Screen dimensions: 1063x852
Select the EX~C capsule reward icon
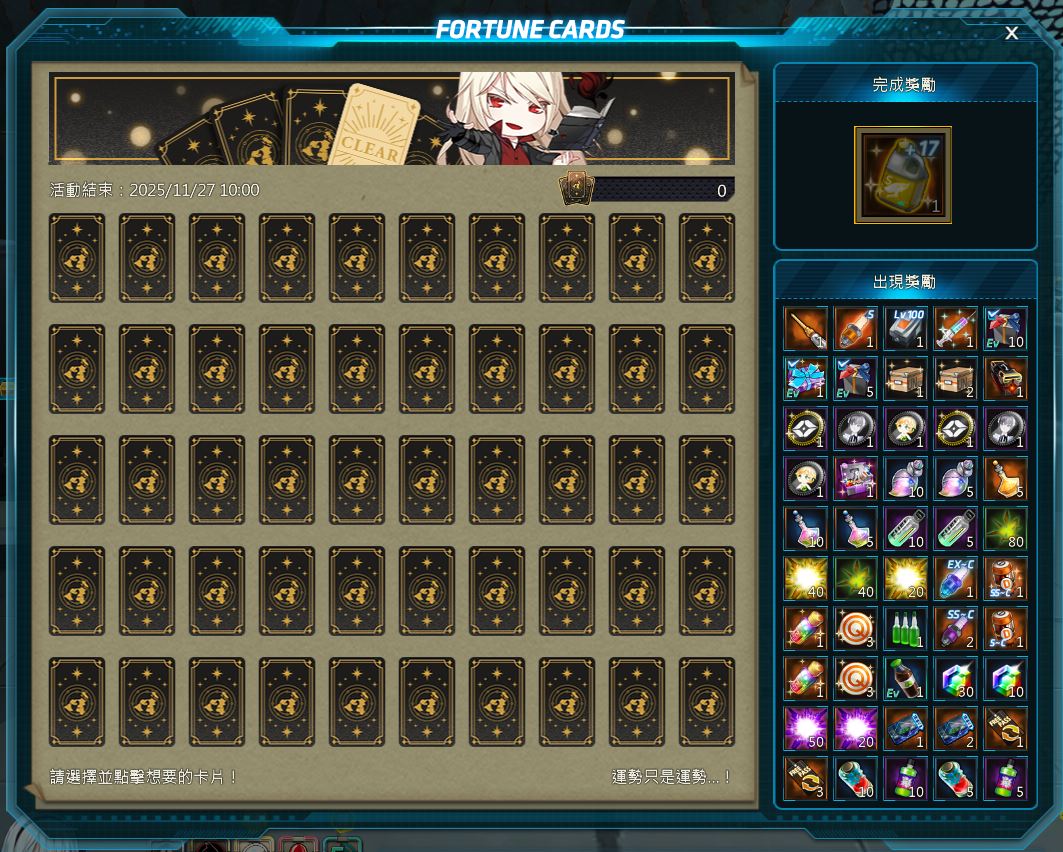coord(955,578)
